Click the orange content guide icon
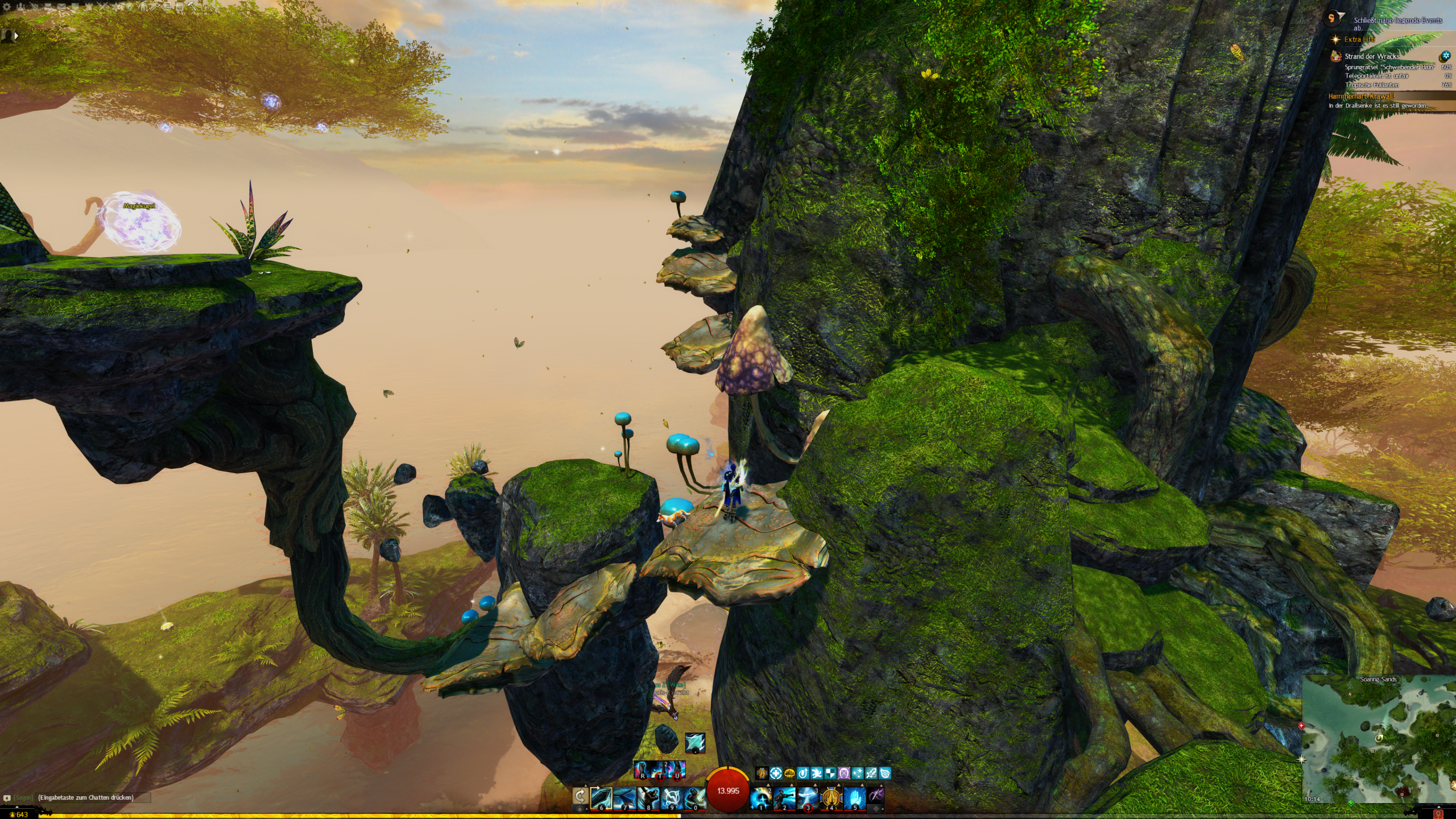 tap(1331, 19)
